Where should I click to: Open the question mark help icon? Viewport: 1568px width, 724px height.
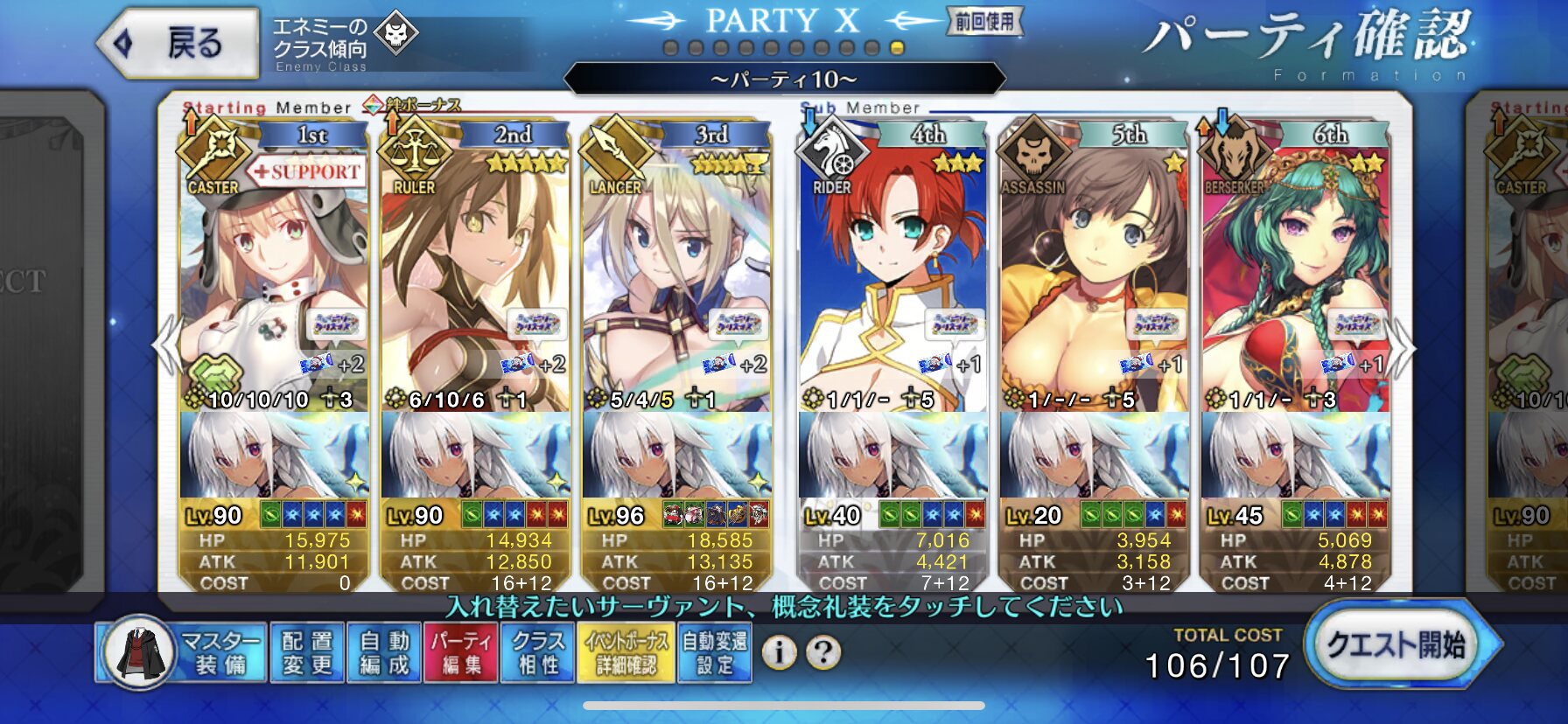tap(822, 652)
